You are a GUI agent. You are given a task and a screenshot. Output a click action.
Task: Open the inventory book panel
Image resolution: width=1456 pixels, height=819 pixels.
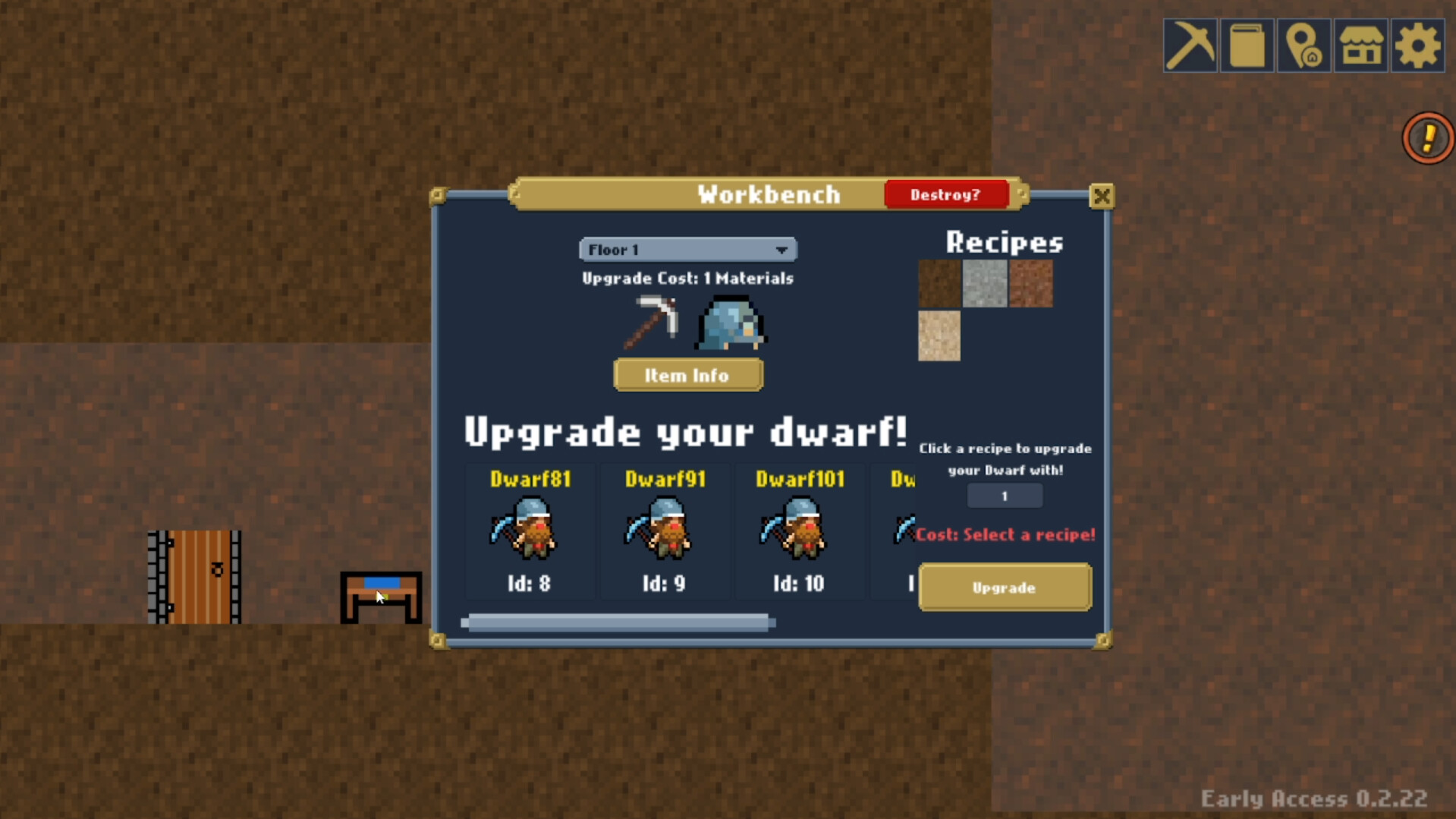coord(1247,46)
